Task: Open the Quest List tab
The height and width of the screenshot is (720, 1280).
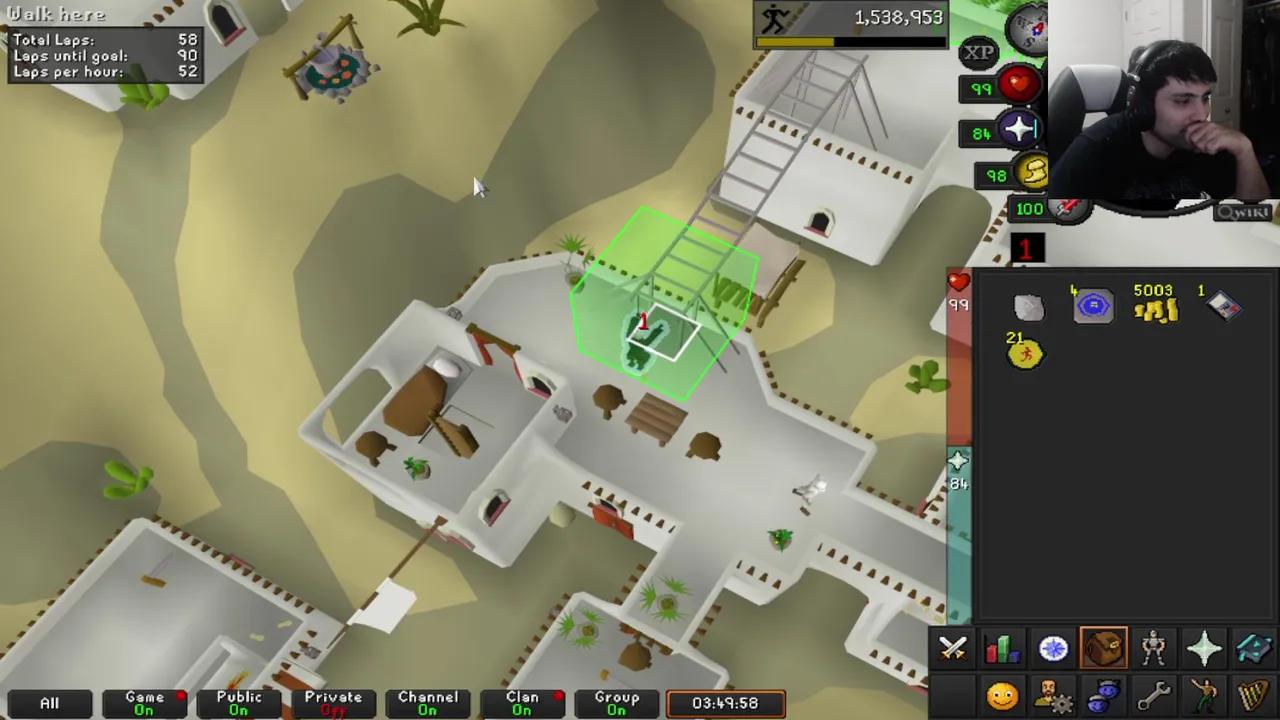Action: click(x=1053, y=648)
